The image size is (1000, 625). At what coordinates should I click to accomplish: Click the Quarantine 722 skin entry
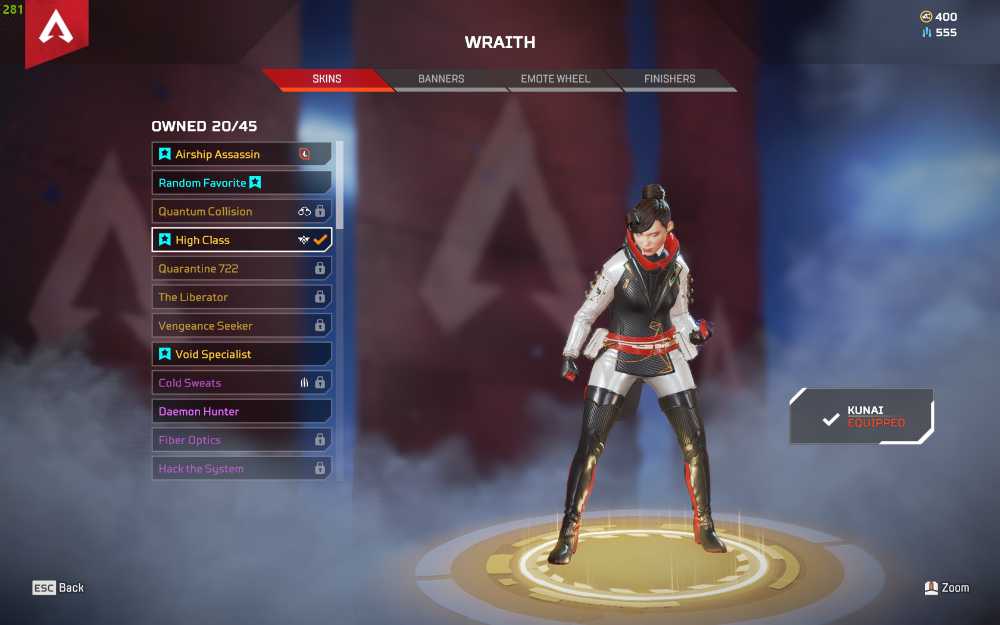coord(241,268)
